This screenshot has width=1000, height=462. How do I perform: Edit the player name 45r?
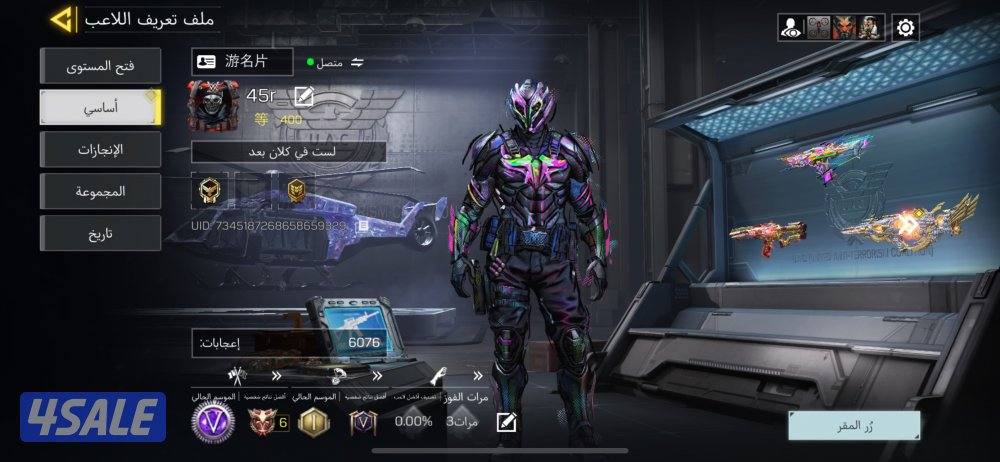point(304,96)
